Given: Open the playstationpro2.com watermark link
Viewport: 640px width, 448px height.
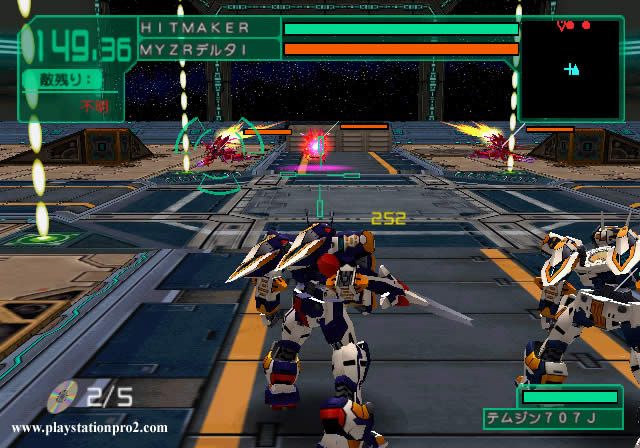Looking at the screenshot, I should click(90, 428).
